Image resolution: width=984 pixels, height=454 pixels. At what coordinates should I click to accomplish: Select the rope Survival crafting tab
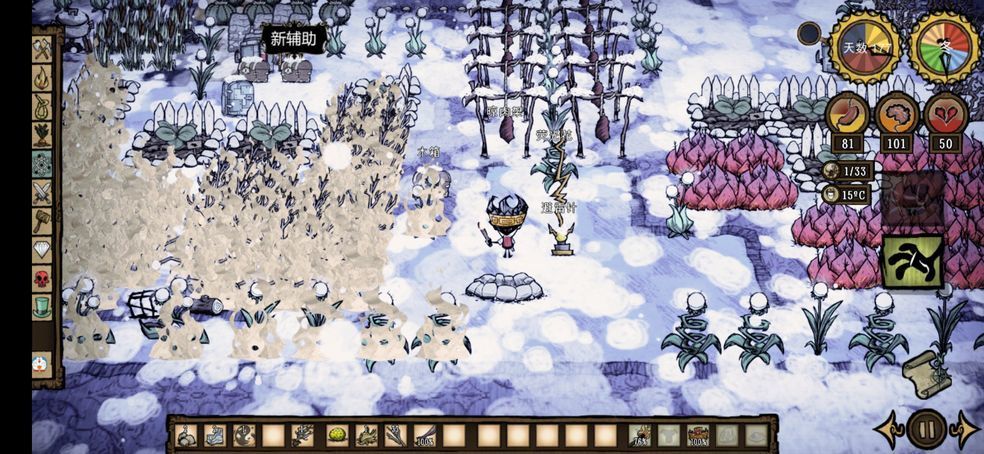click(x=42, y=106)
